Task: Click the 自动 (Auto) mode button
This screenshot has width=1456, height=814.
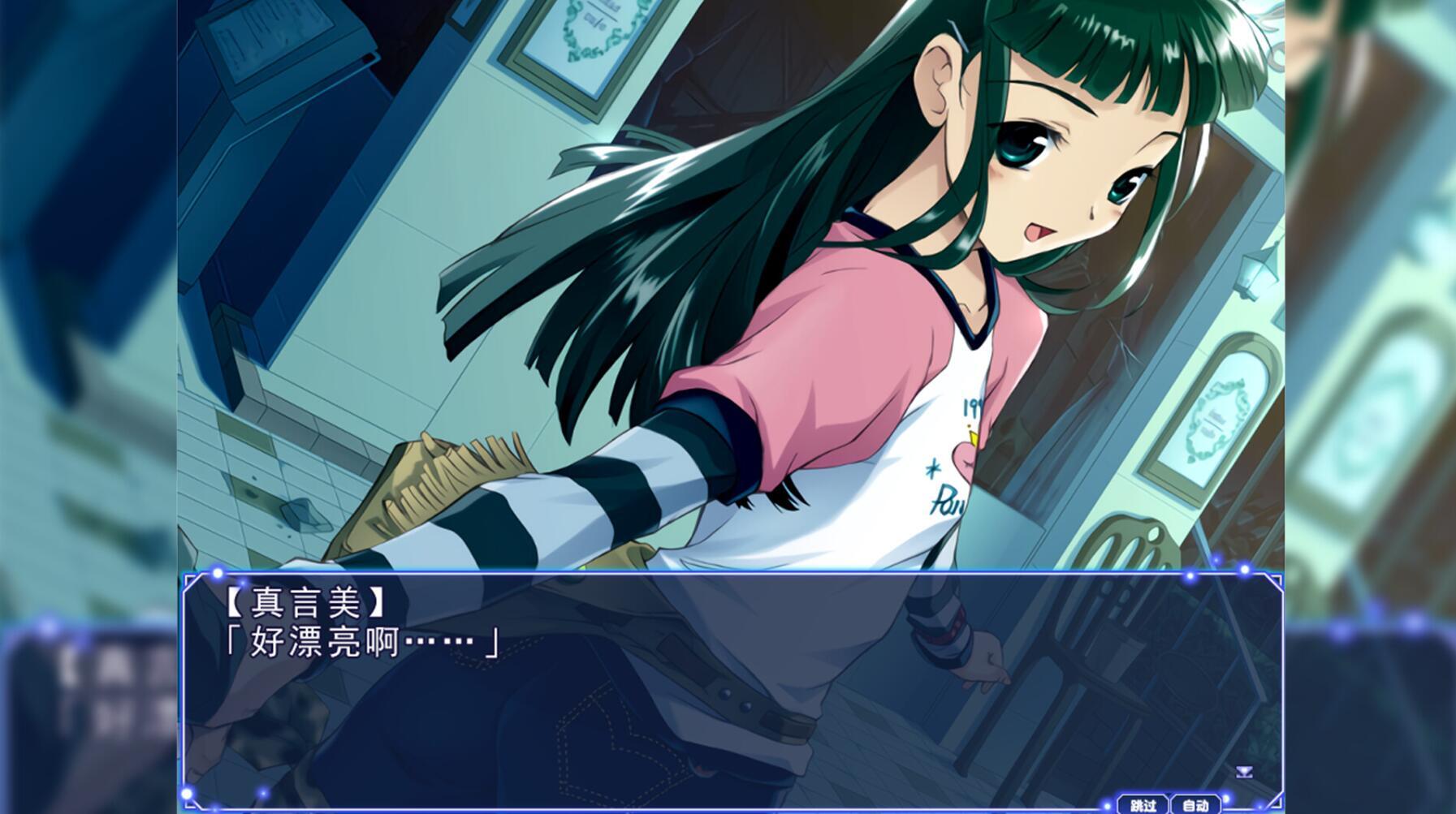Action: (x=1194, y=807)
